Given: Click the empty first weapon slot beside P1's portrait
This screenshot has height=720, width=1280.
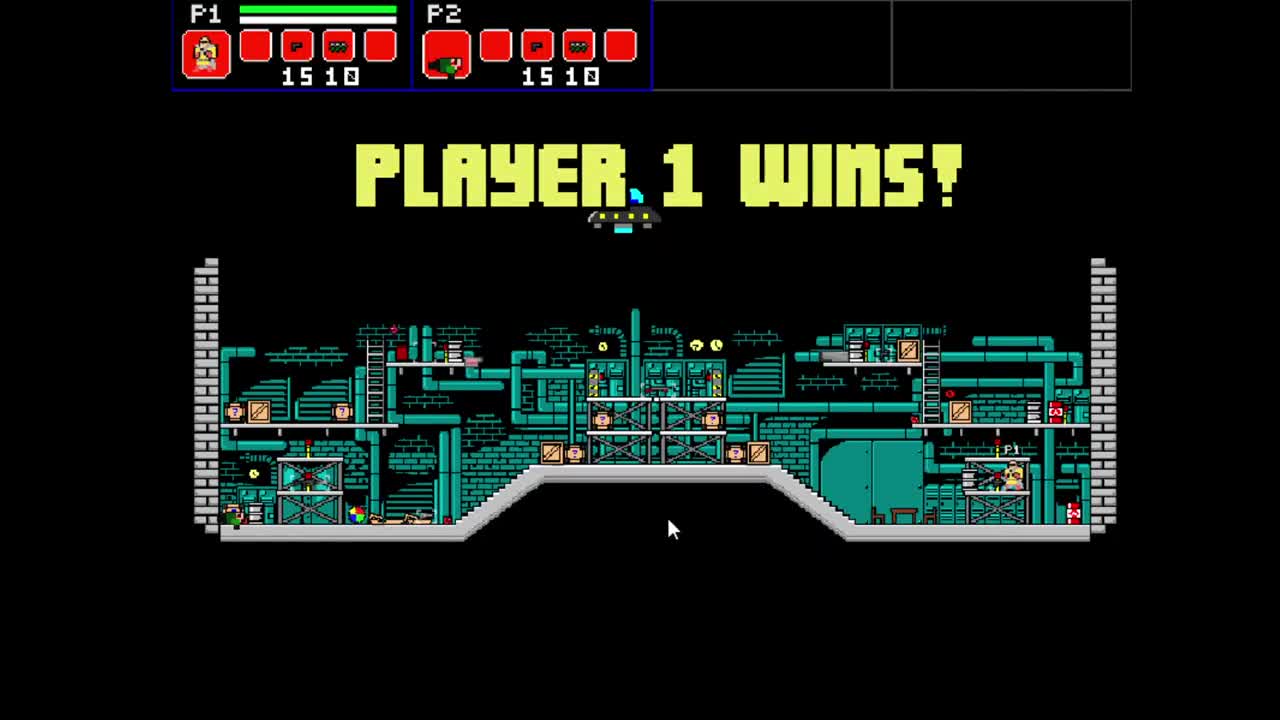Looking at the screenshot, I should pos(257,46).
